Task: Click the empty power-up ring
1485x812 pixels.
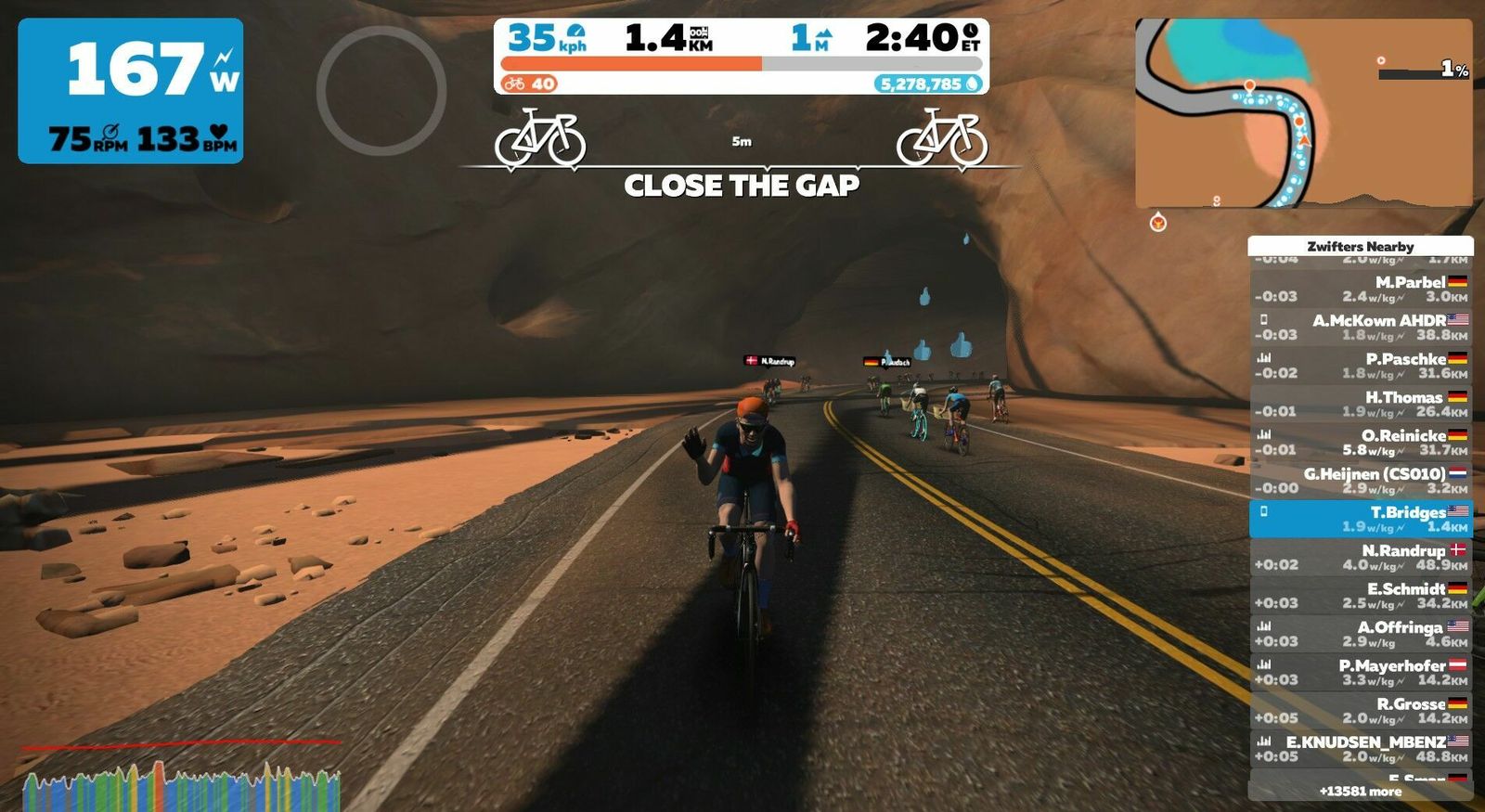Action: point(381,90)
